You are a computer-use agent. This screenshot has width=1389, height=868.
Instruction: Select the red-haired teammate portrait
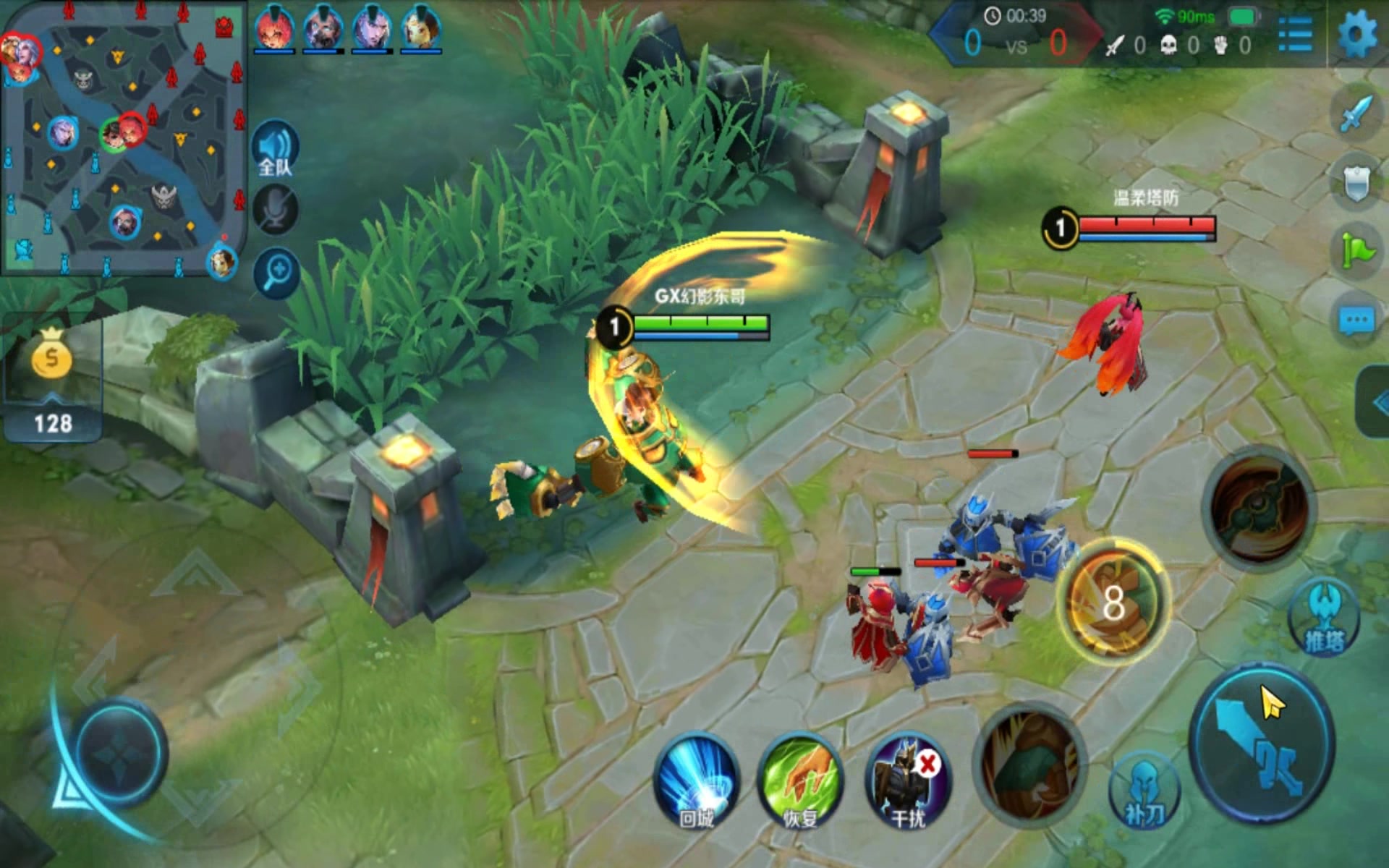274,29
